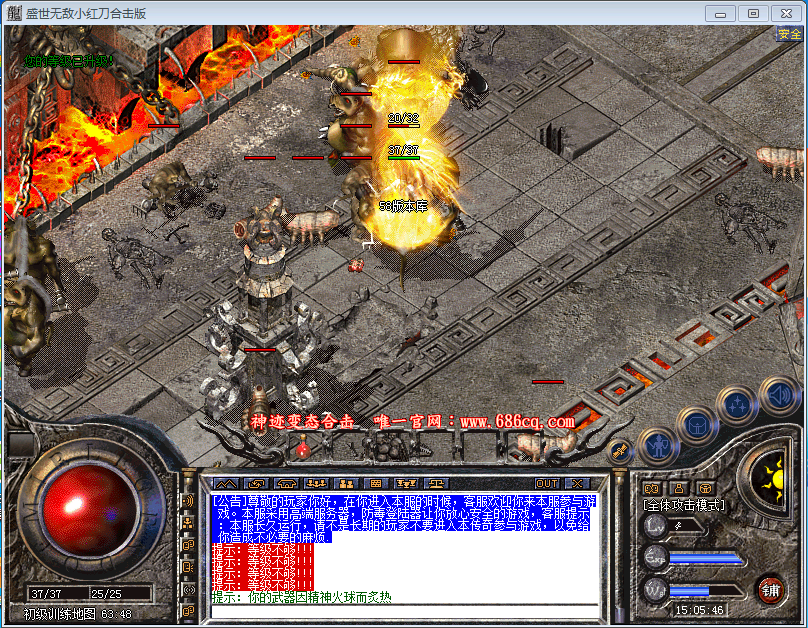Click the X button beside OUT

pyautogui.click(x=576, y=483)
